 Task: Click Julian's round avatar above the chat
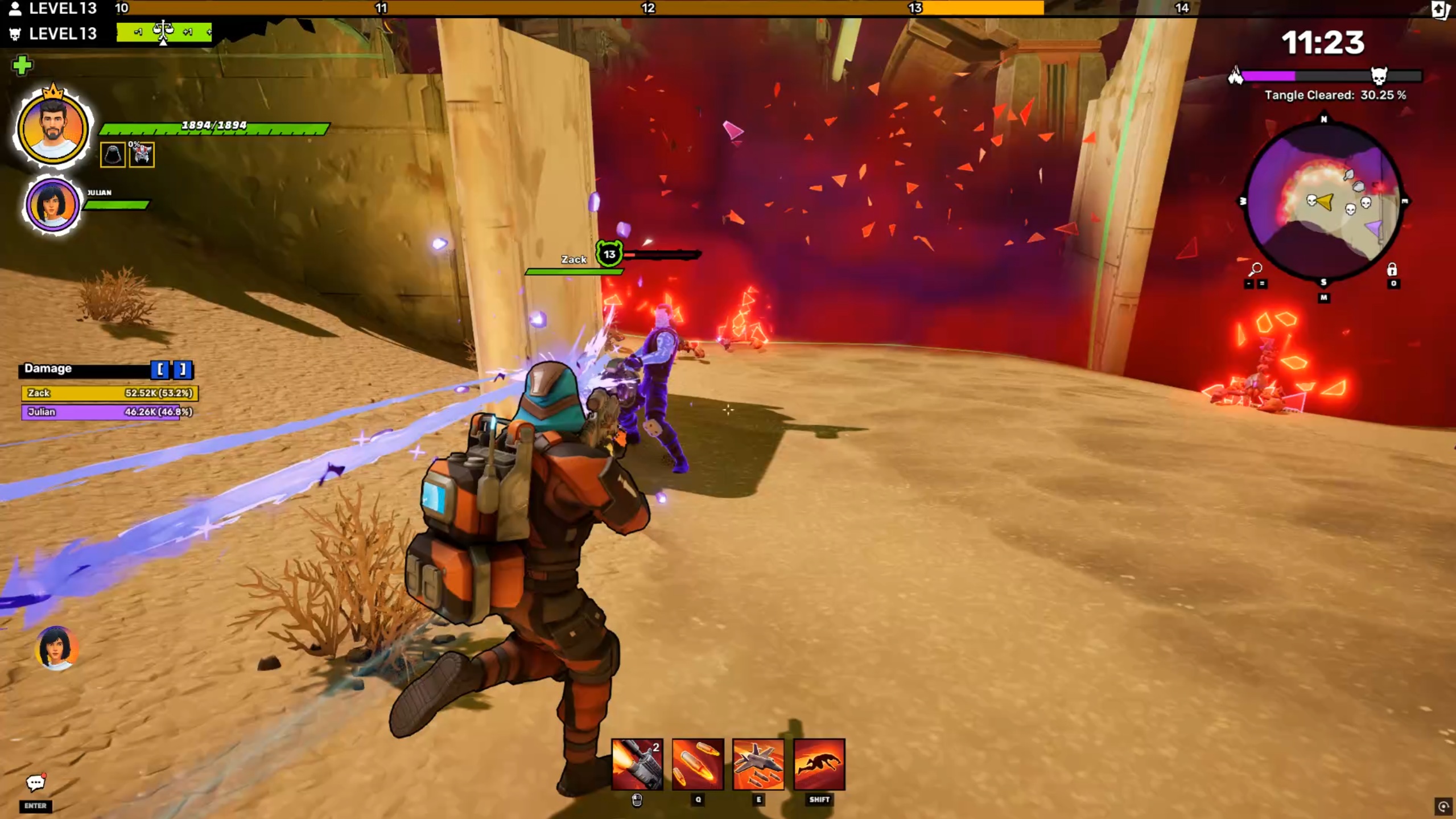click(56, 648)
